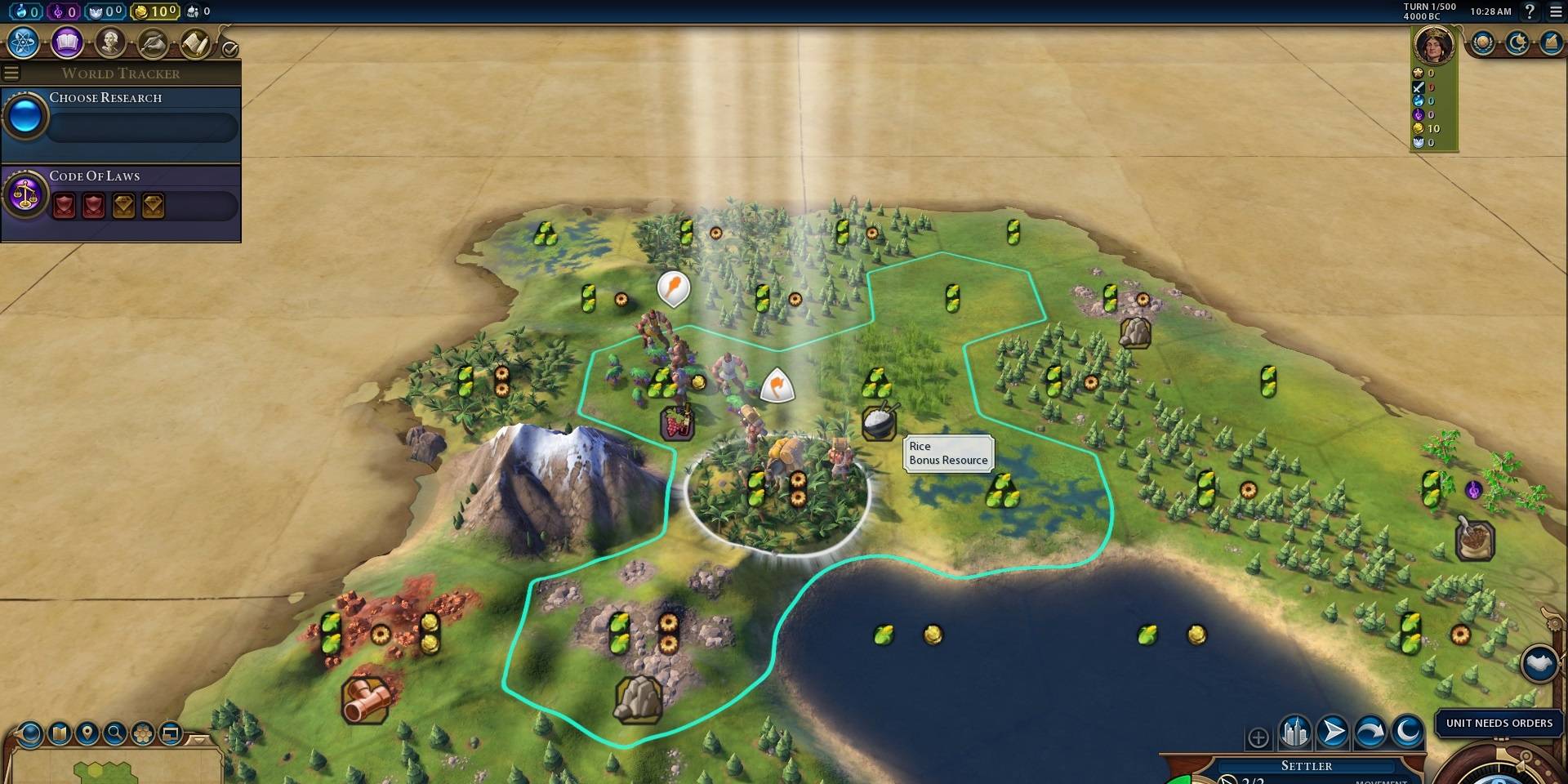Viewport: 1568px width, 784px height.
Task: Expand additional unit actions with the plus button
Action: [1258, 737]
